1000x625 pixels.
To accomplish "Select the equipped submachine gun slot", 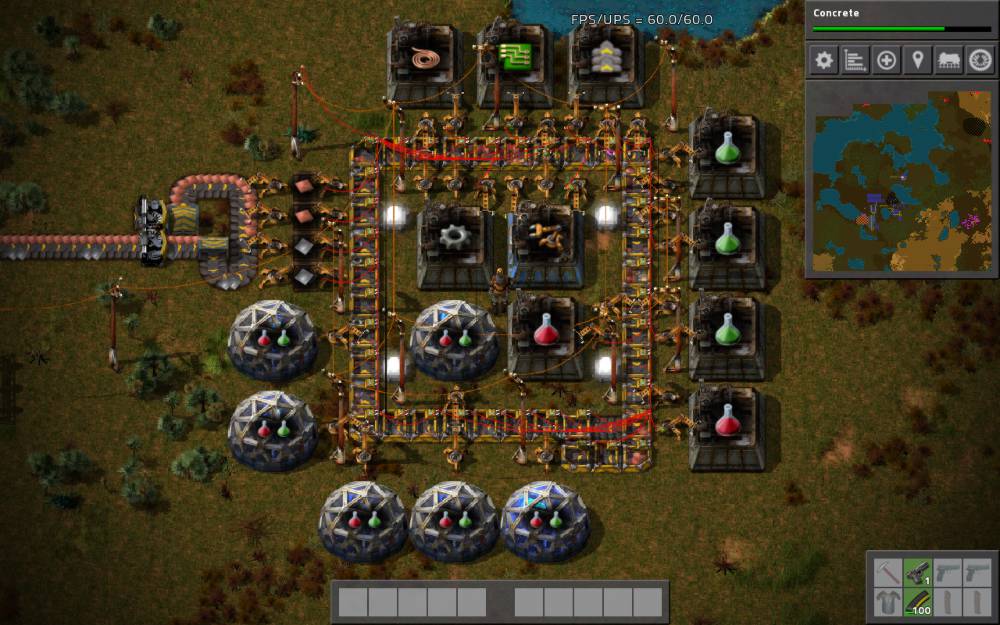I will 918,573.
